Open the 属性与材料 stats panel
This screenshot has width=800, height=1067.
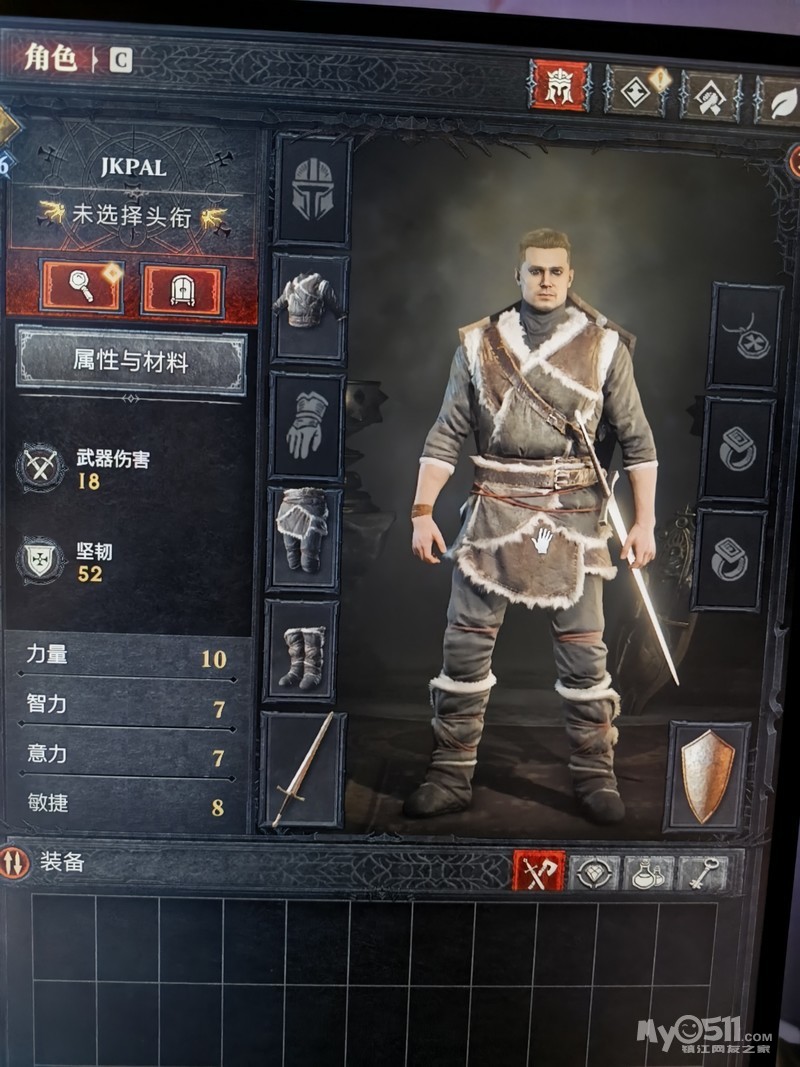click(130, 361)
